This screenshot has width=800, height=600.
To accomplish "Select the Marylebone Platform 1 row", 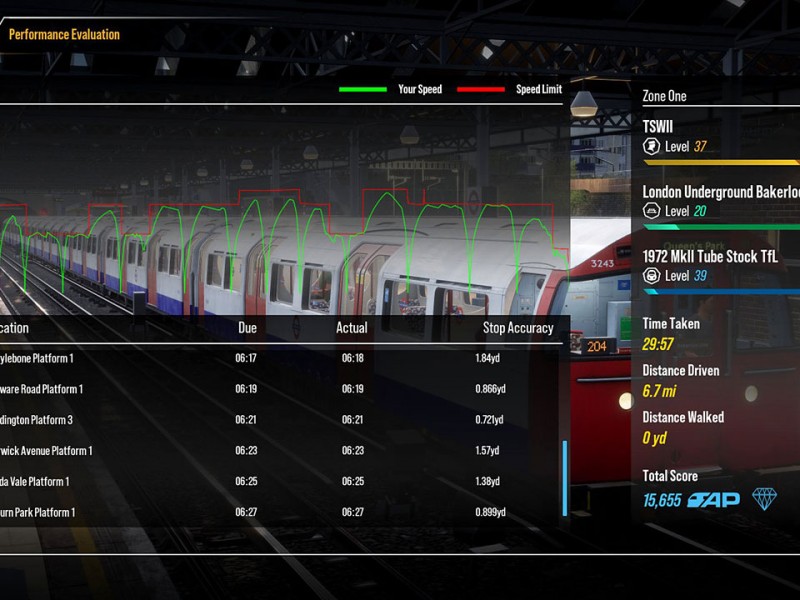I will tap(280, 358).
